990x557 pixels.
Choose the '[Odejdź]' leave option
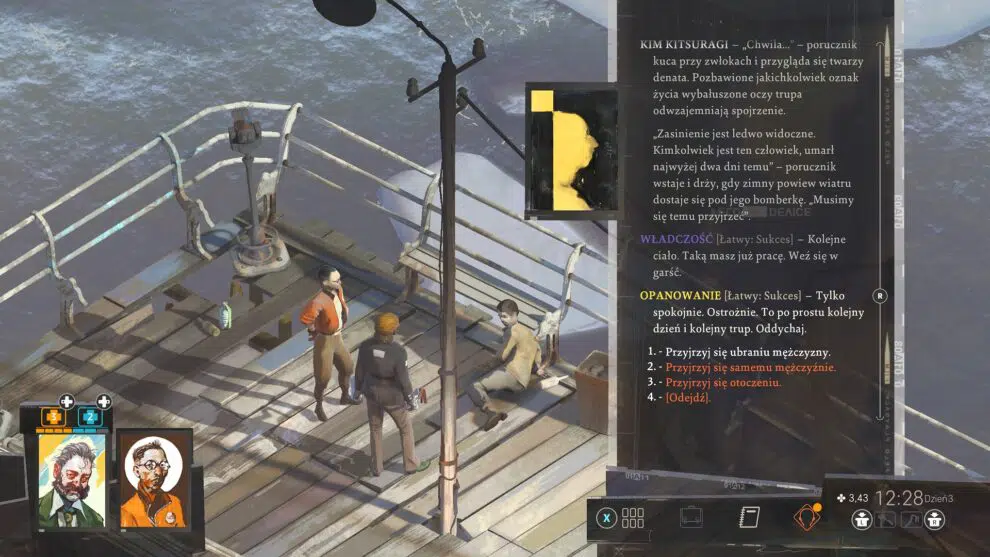tap(687, 397)
